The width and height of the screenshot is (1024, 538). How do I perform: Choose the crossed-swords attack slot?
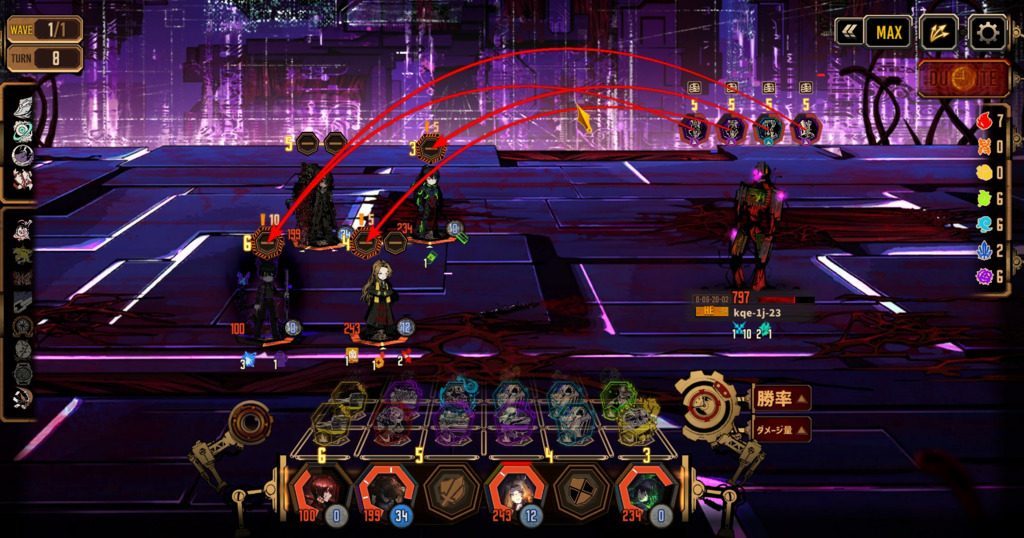tap(450, 491)
